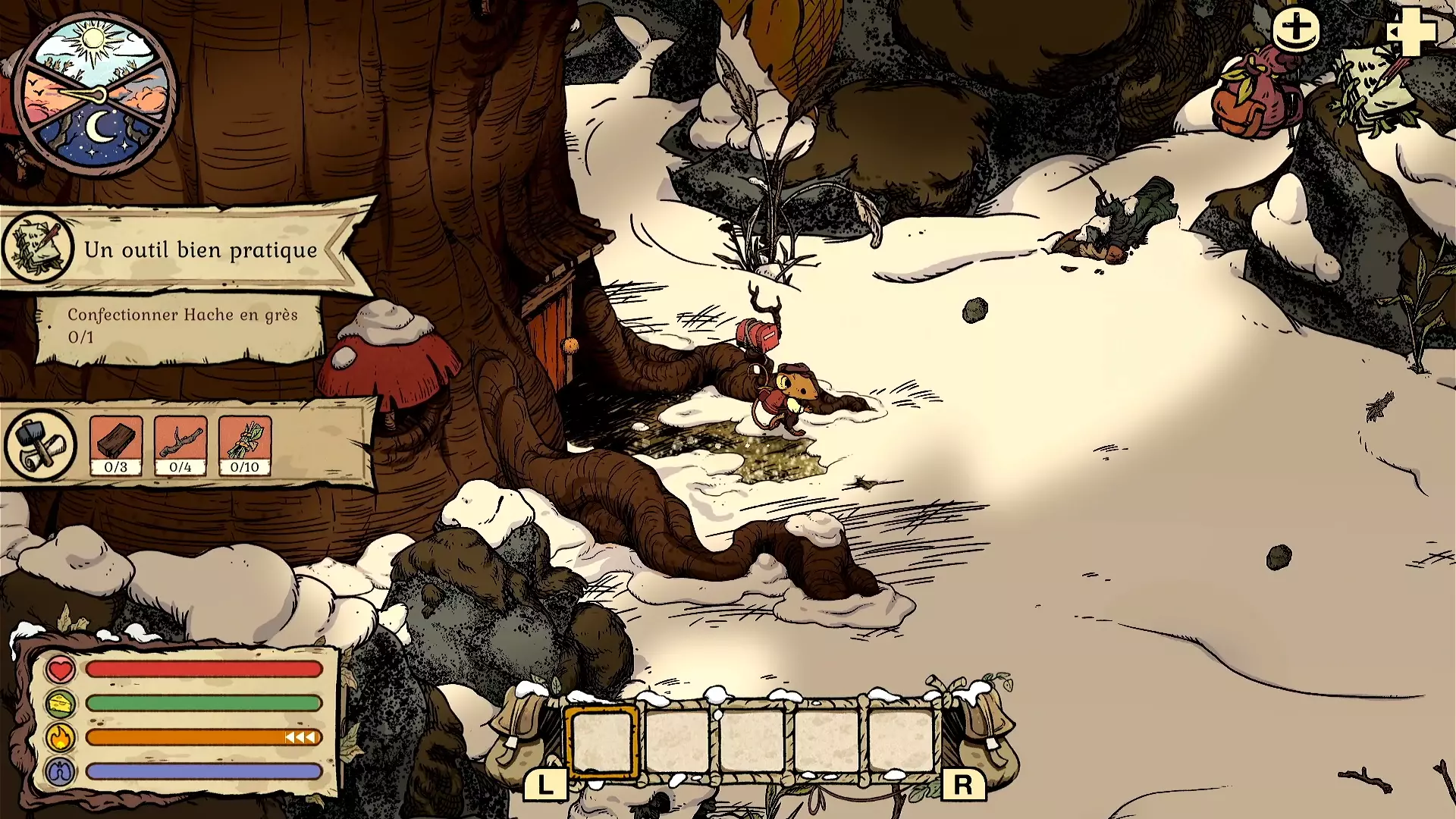Open the hammer and scroll crafting icon
Screen dimensions: 1456x819
click(40, 446)
